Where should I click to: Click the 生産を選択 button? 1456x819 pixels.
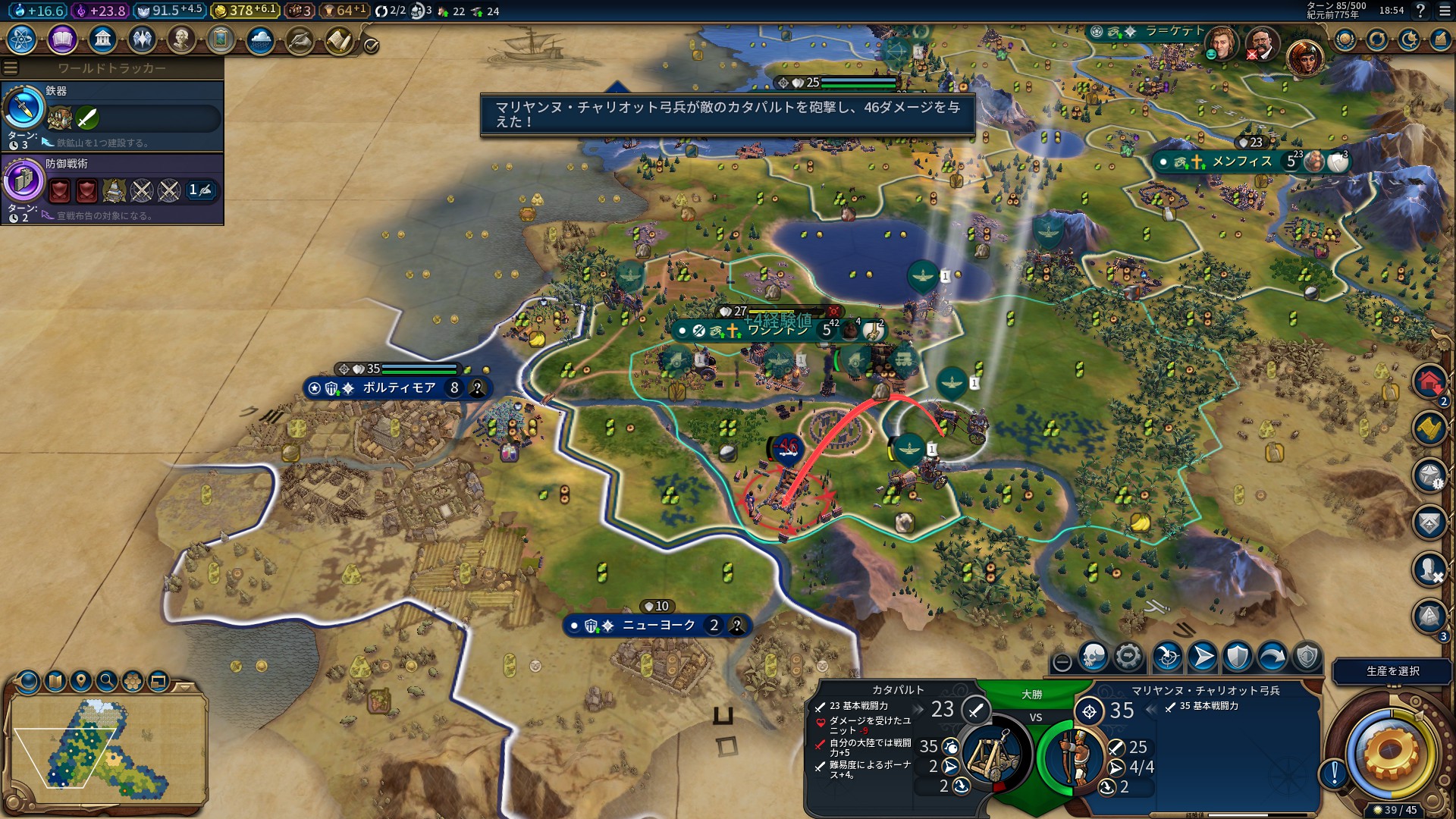click(1392, 671)
